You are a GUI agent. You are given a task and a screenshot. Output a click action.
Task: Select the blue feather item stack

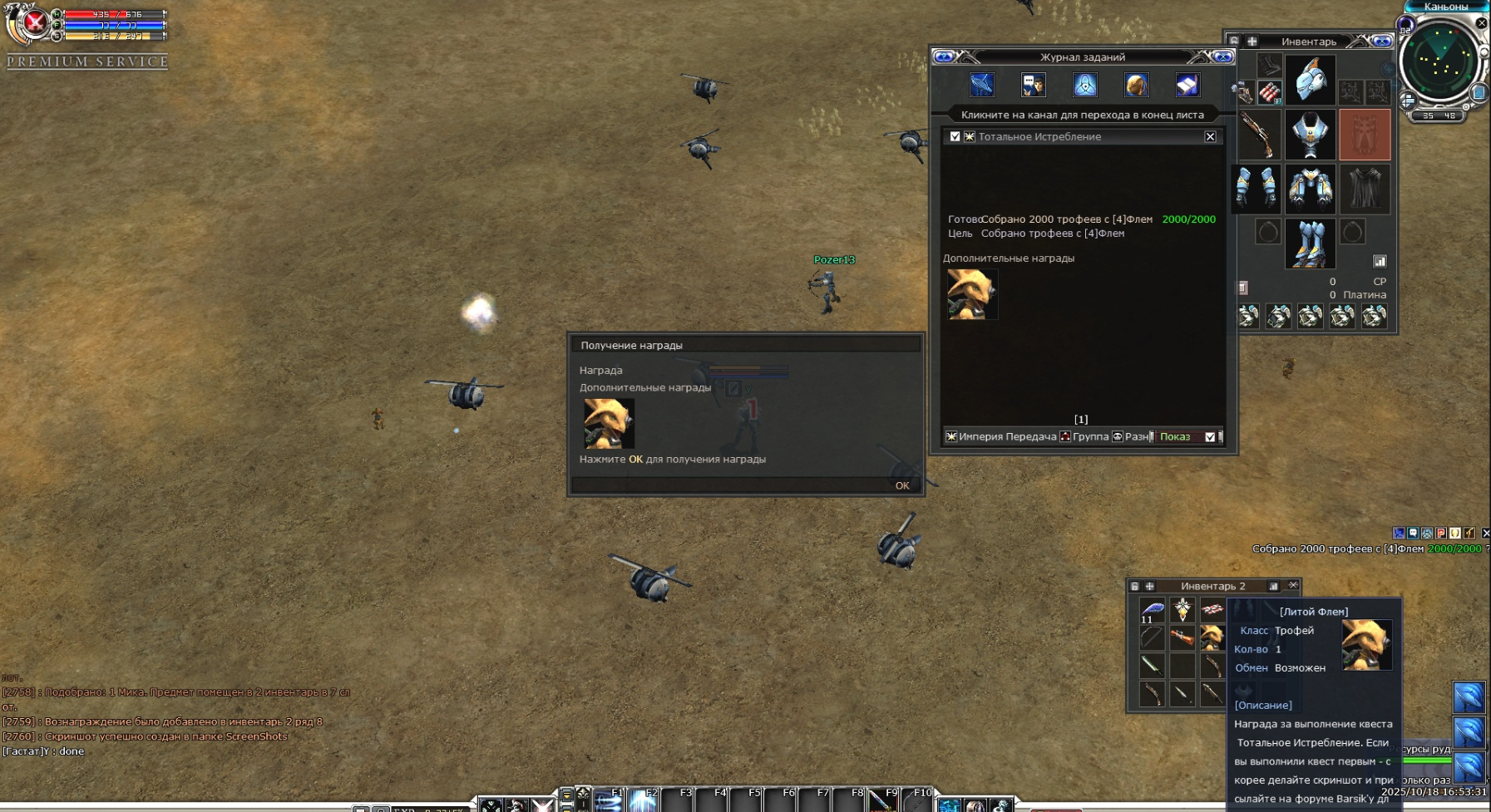tap(1152, 610)
